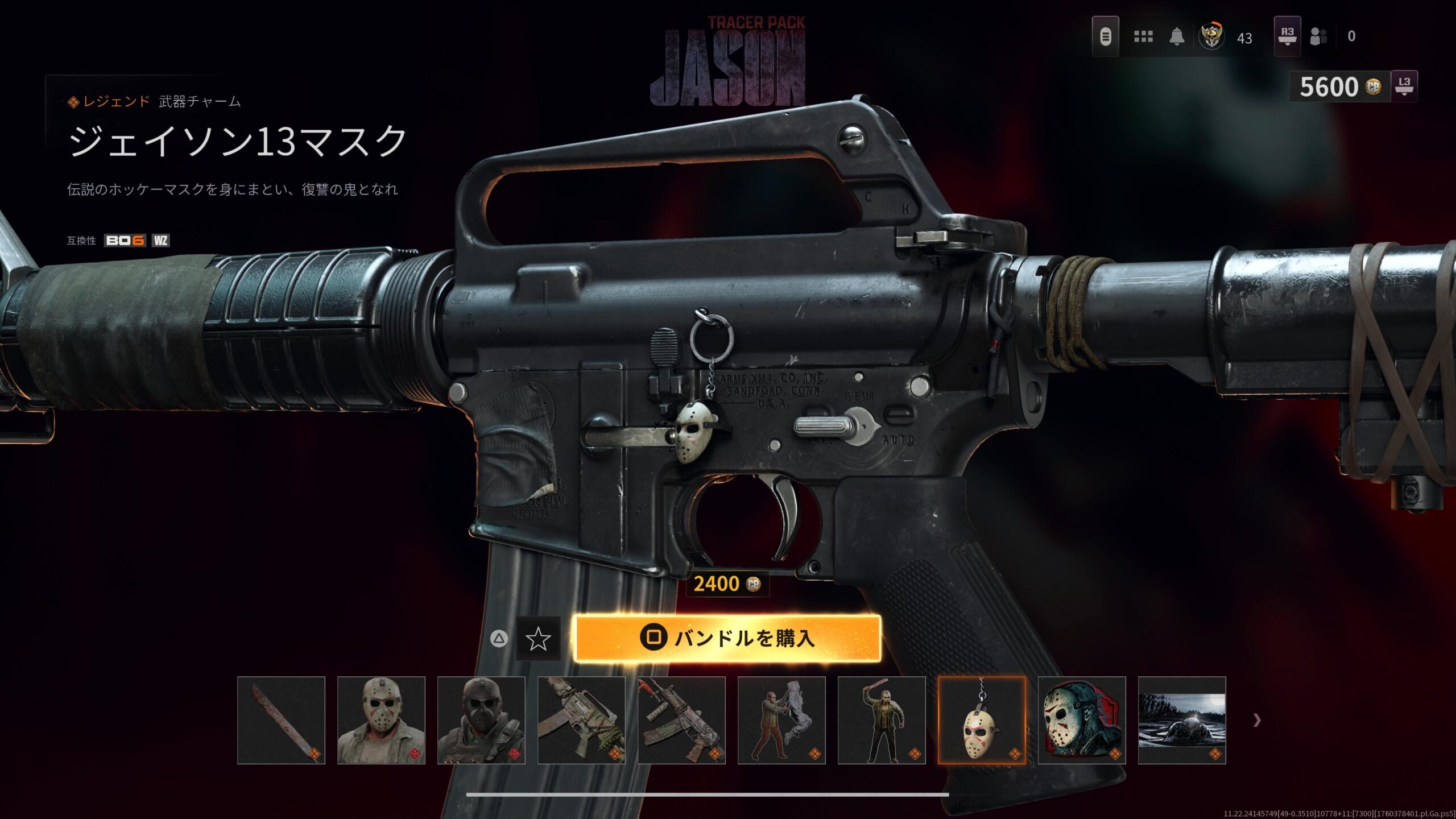Select the hockey mask weapon charm thumbnail
The width and height of the screenshot is (1456, 819).
pyautogui.click(x=982, y=720)
